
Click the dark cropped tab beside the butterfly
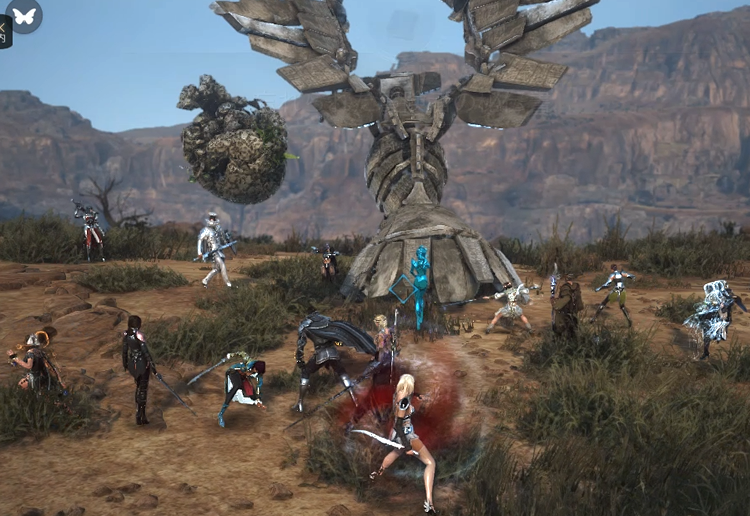click(4, 31)
